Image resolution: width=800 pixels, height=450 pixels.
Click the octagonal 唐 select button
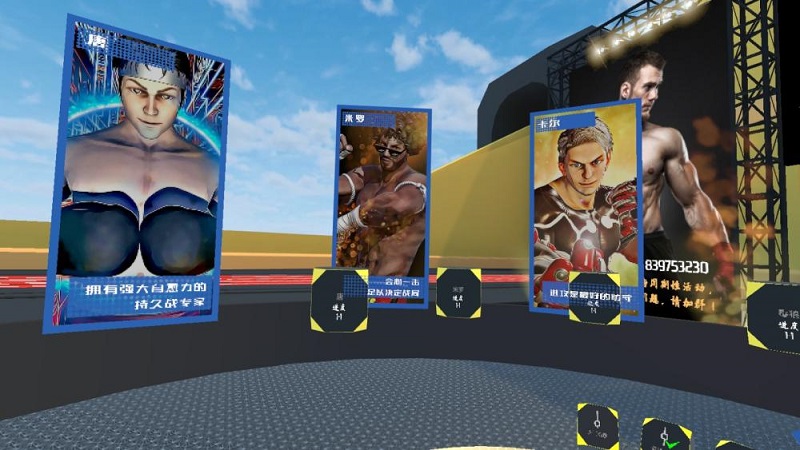tap(339, 300)
